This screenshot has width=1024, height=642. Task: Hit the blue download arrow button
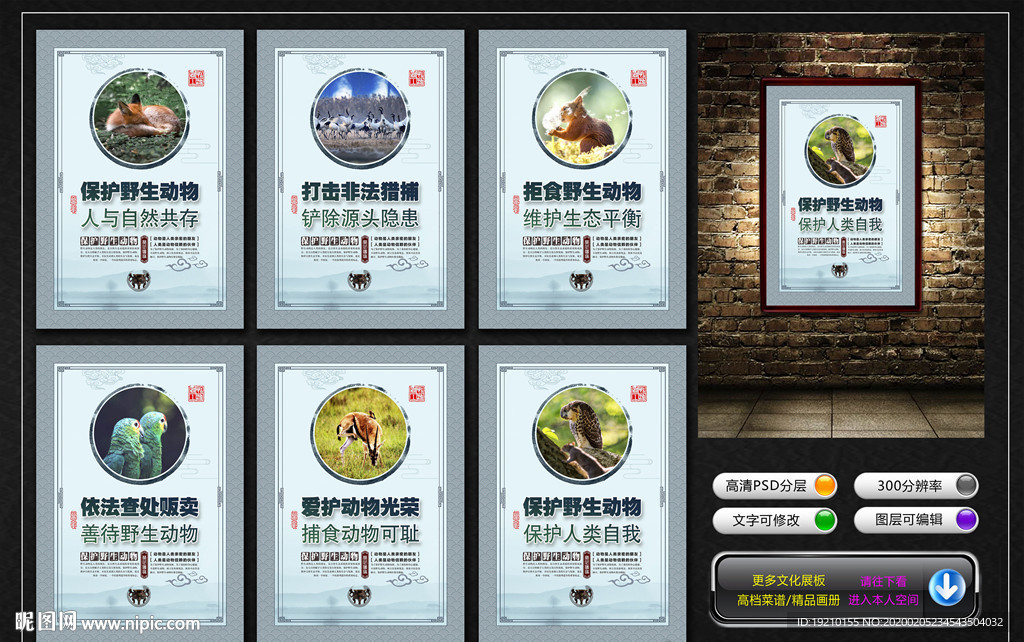point(946,587)
